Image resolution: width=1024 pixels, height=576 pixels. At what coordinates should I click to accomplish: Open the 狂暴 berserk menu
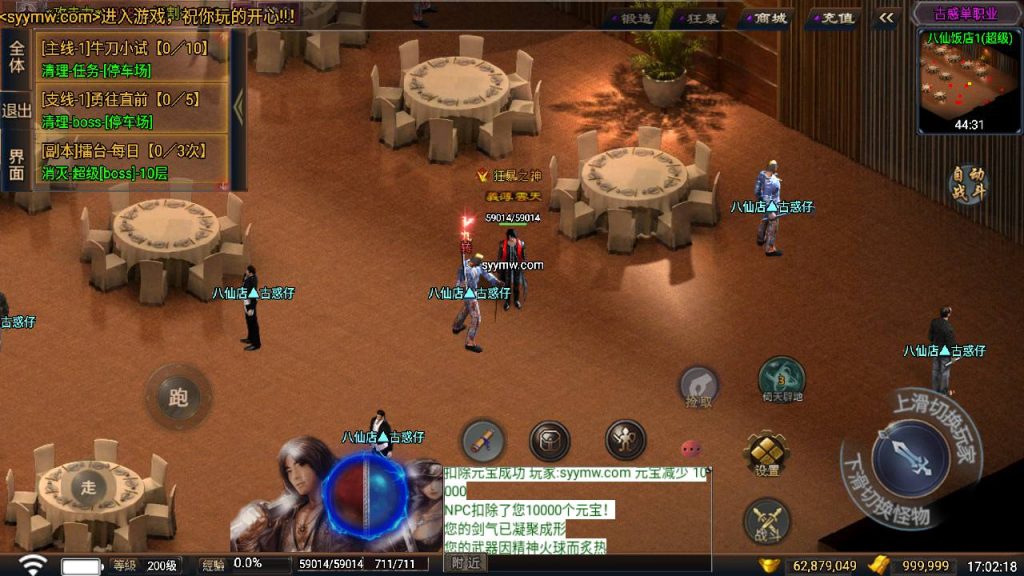pyautogui.click(x=700, y=18)
